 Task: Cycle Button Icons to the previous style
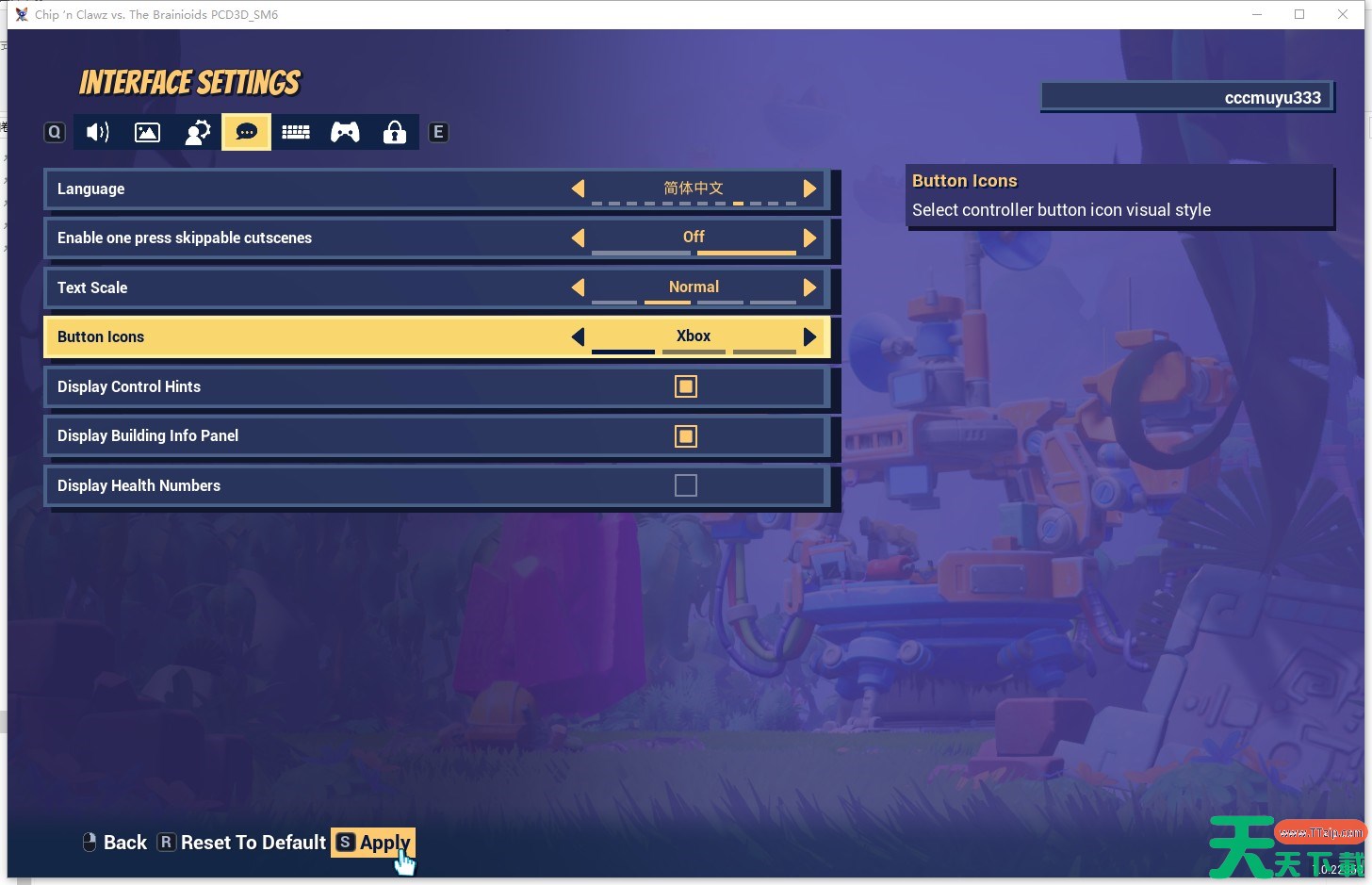[x=578, y=336]
